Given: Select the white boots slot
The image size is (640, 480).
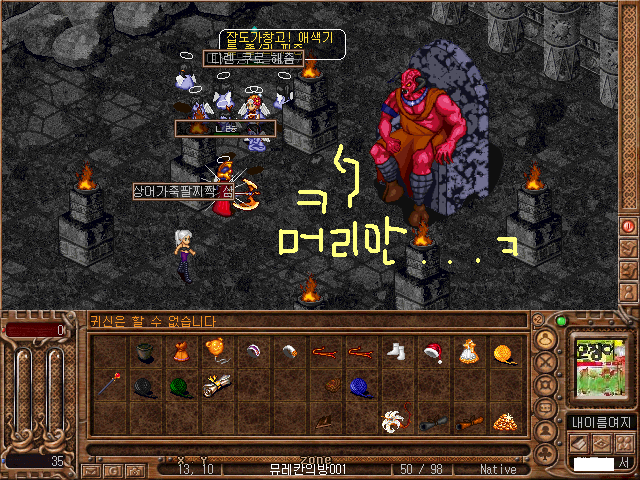Looking at the screenshot, I should pos(396,351).
